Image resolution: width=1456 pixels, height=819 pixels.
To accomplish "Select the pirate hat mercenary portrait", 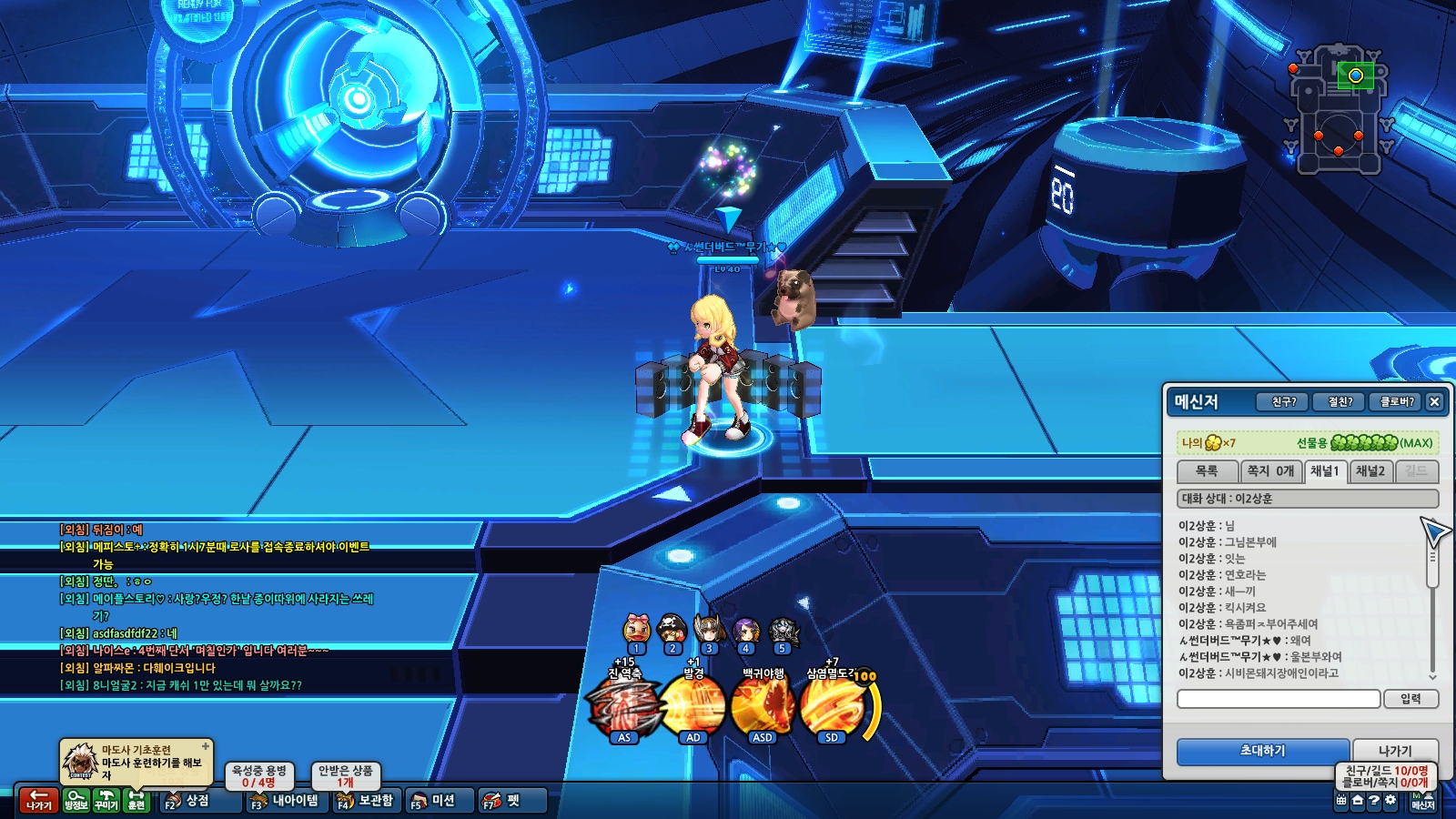I will (672, 629).
